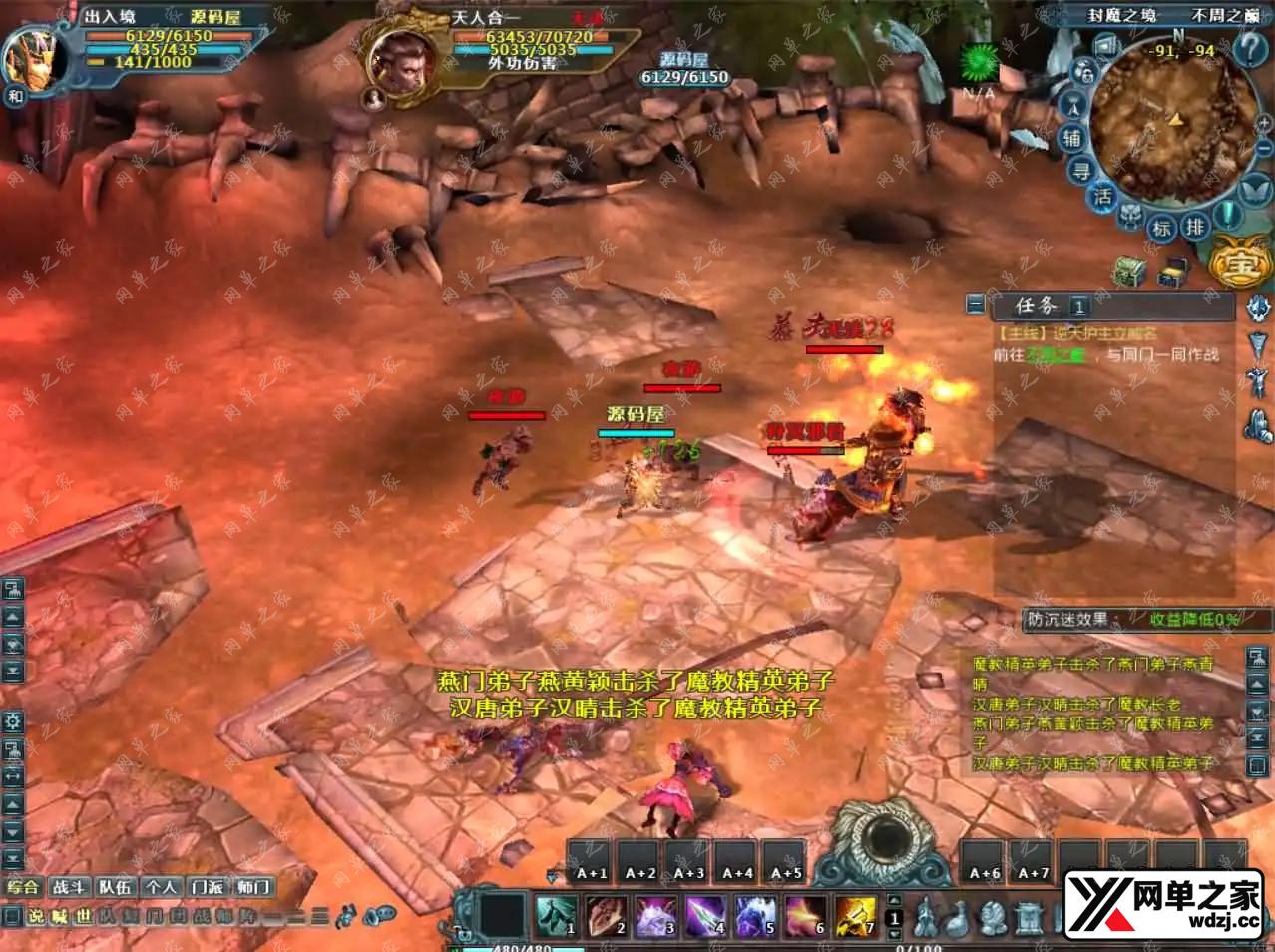The width and height of the screenshot is (1275, 952).
Task: Select the 门派 chat tab
Action: point(208,886)
